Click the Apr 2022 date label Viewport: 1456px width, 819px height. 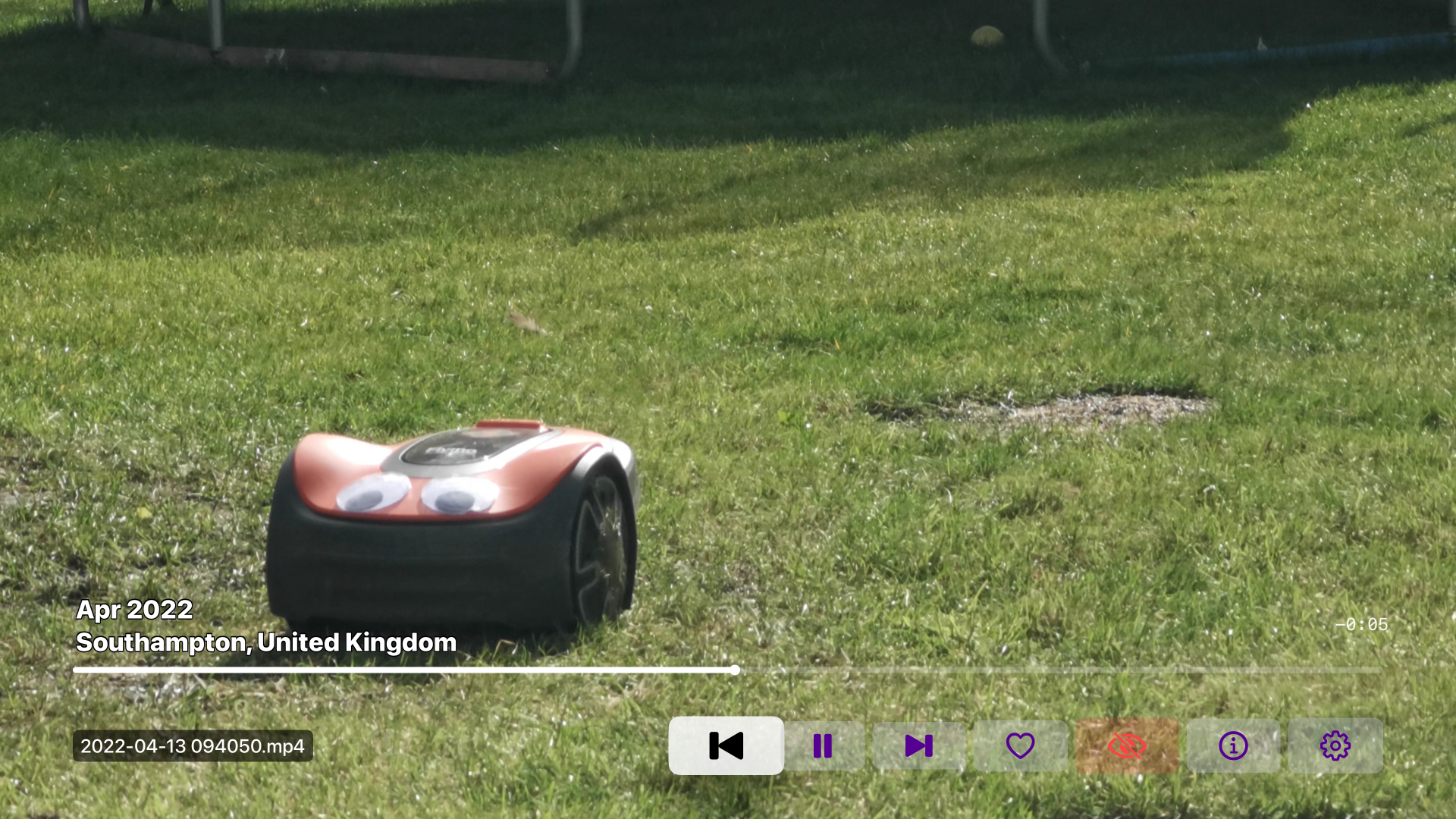135,609
